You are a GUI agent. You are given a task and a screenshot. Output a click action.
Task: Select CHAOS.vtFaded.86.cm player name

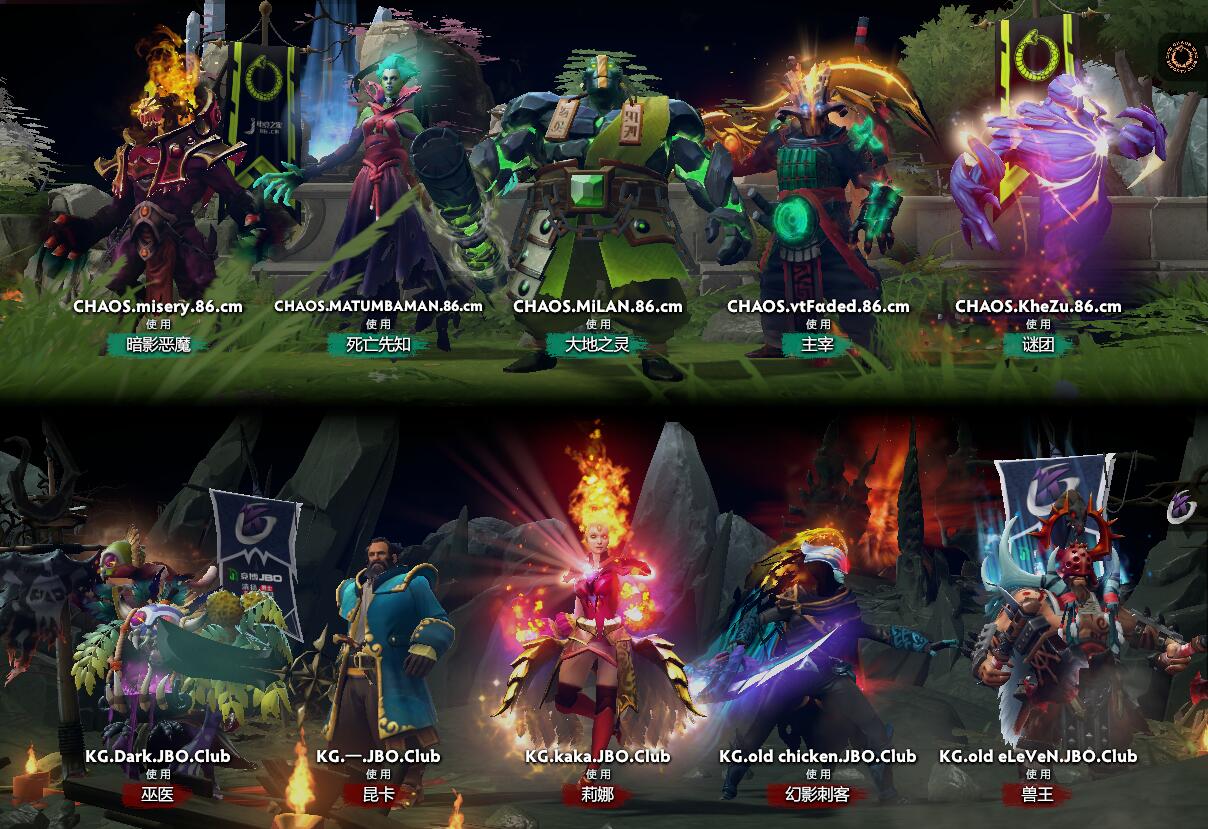818,306
